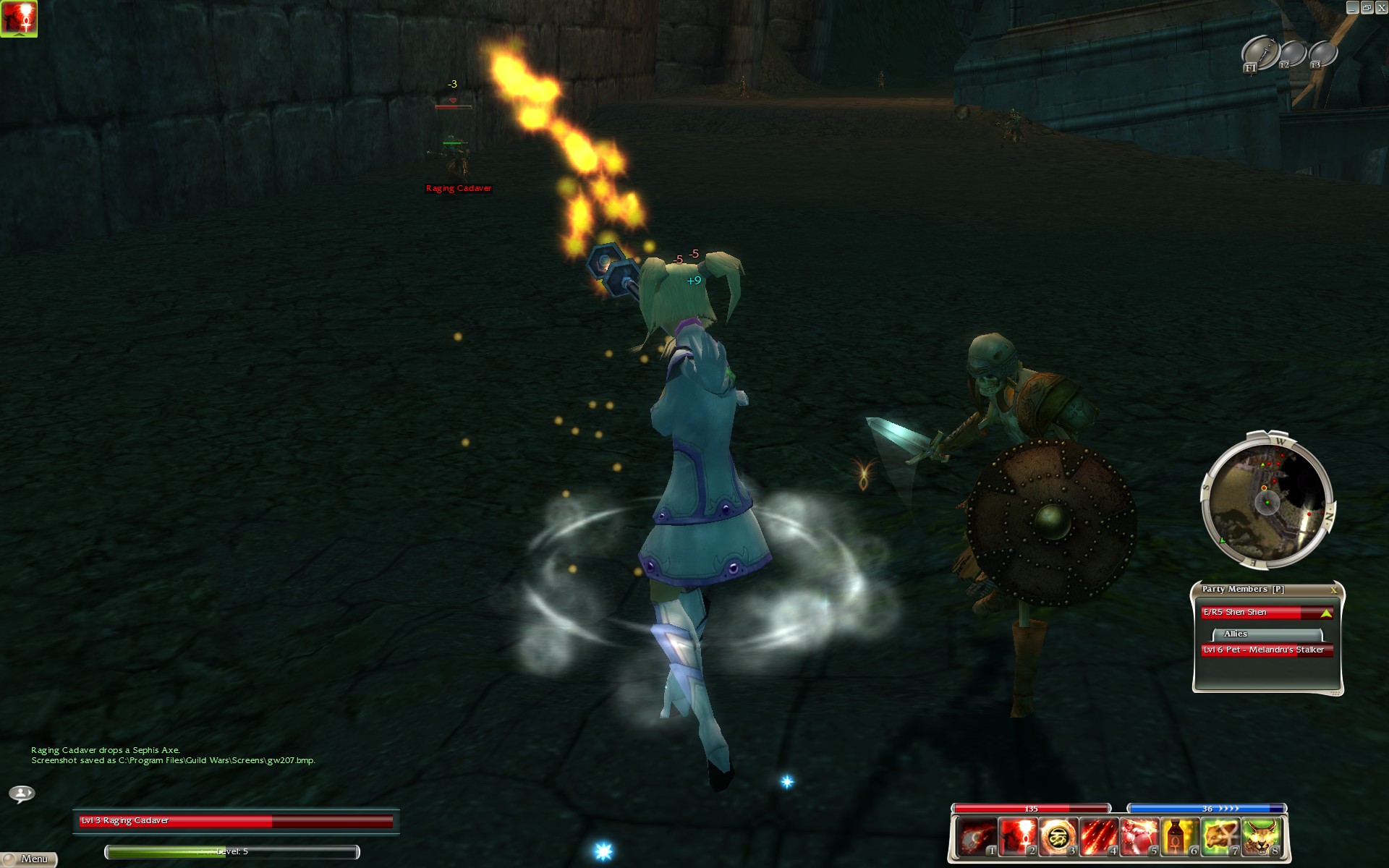Activate the pet ankh skill in slot 7

pos(1220,837)
